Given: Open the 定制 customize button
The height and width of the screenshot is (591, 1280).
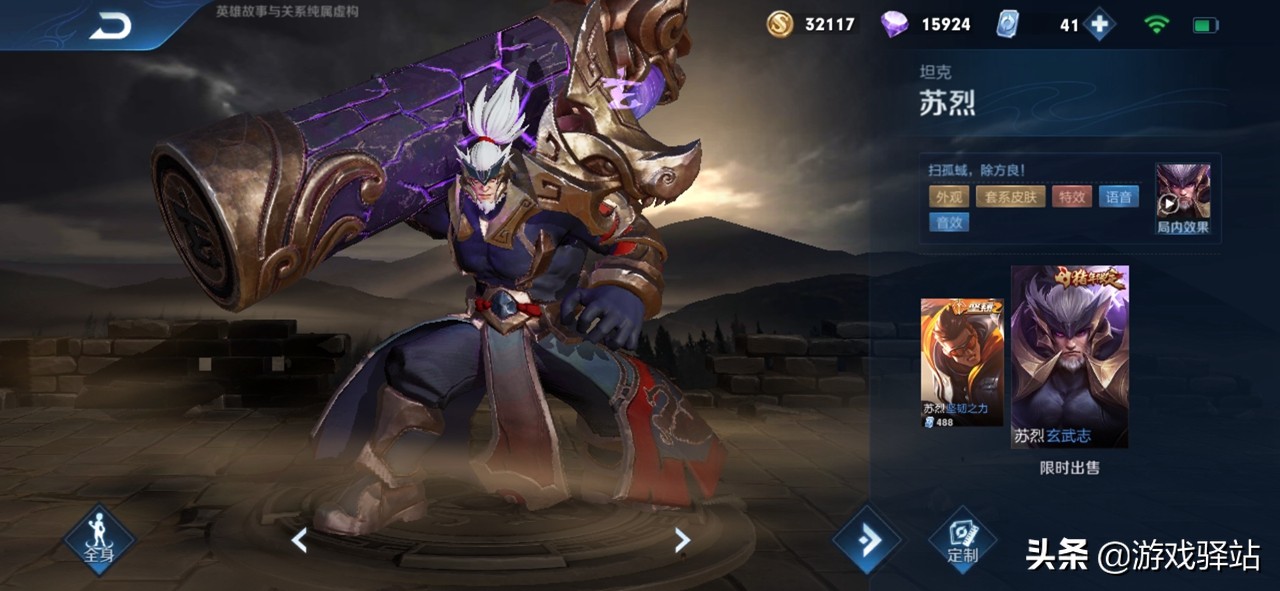Looking at the screenshot, I should (x=962, y=541).
